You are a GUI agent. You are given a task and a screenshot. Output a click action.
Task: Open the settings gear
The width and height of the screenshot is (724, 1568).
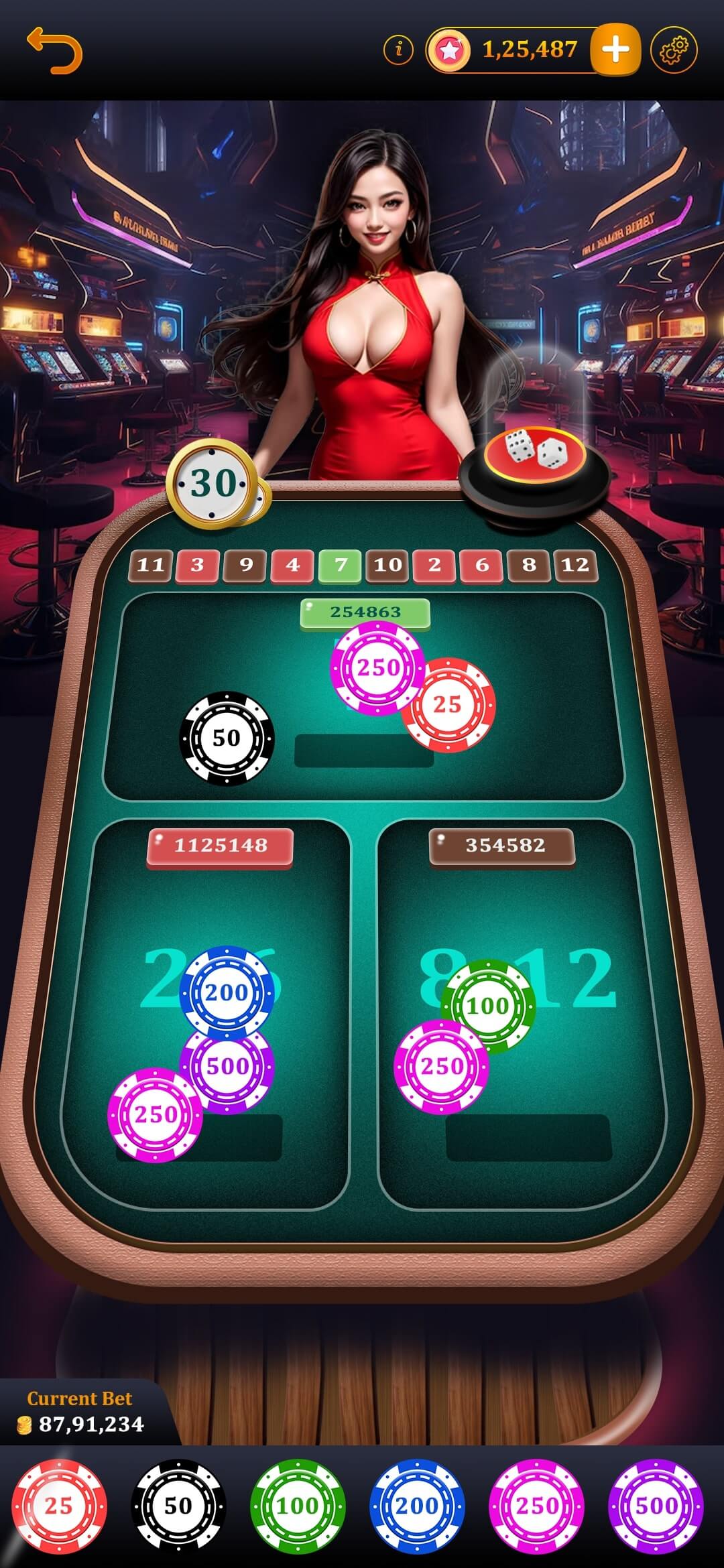[x=674, y=50]
